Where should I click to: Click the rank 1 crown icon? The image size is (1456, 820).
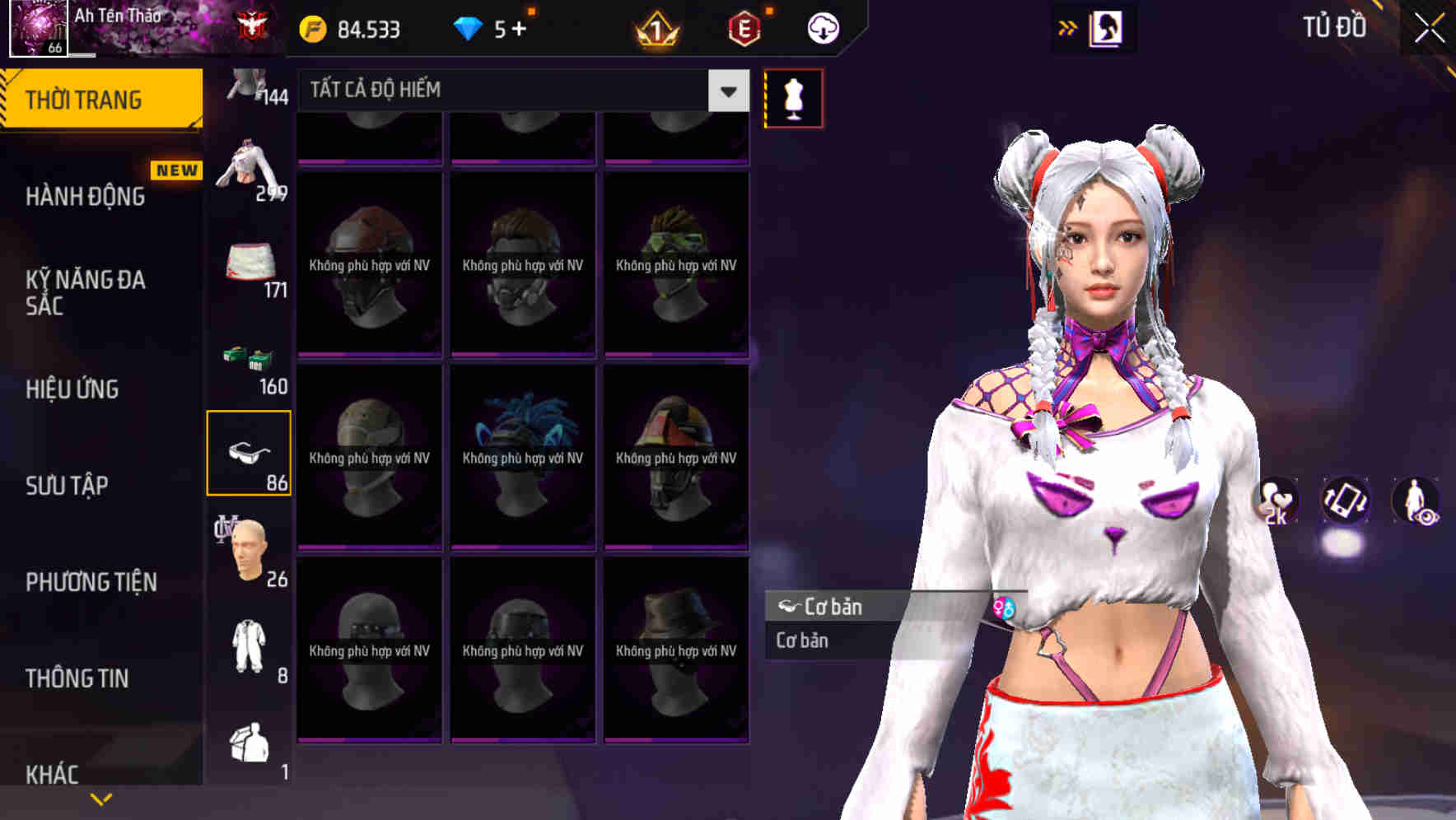click(x=653, y=27)
